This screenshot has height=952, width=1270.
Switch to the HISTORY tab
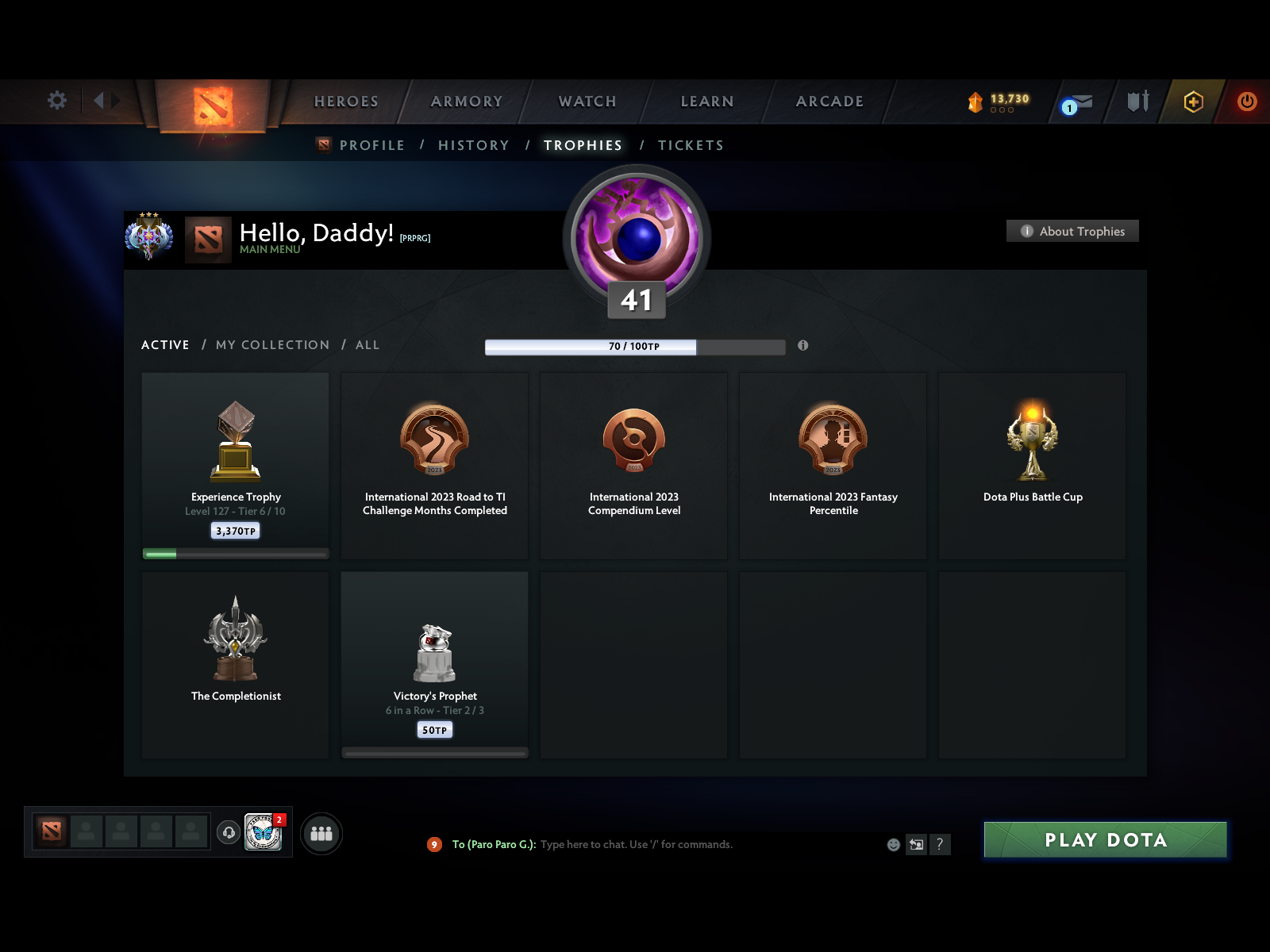pos(473,145)
